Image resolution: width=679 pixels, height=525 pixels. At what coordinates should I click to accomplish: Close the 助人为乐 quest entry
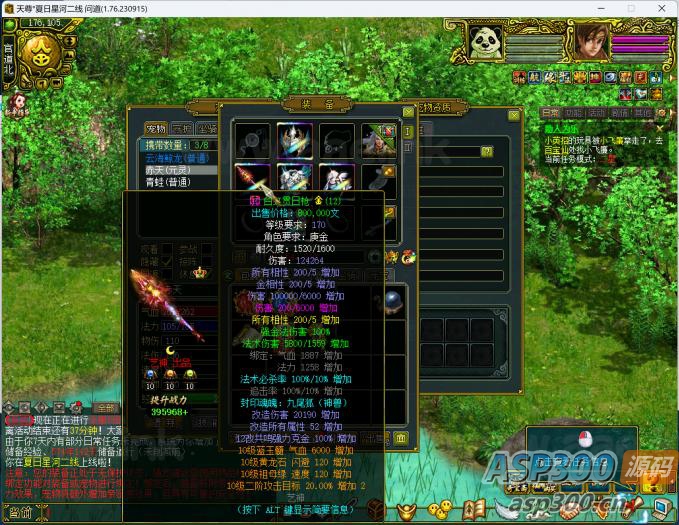[x=659, y=127]
